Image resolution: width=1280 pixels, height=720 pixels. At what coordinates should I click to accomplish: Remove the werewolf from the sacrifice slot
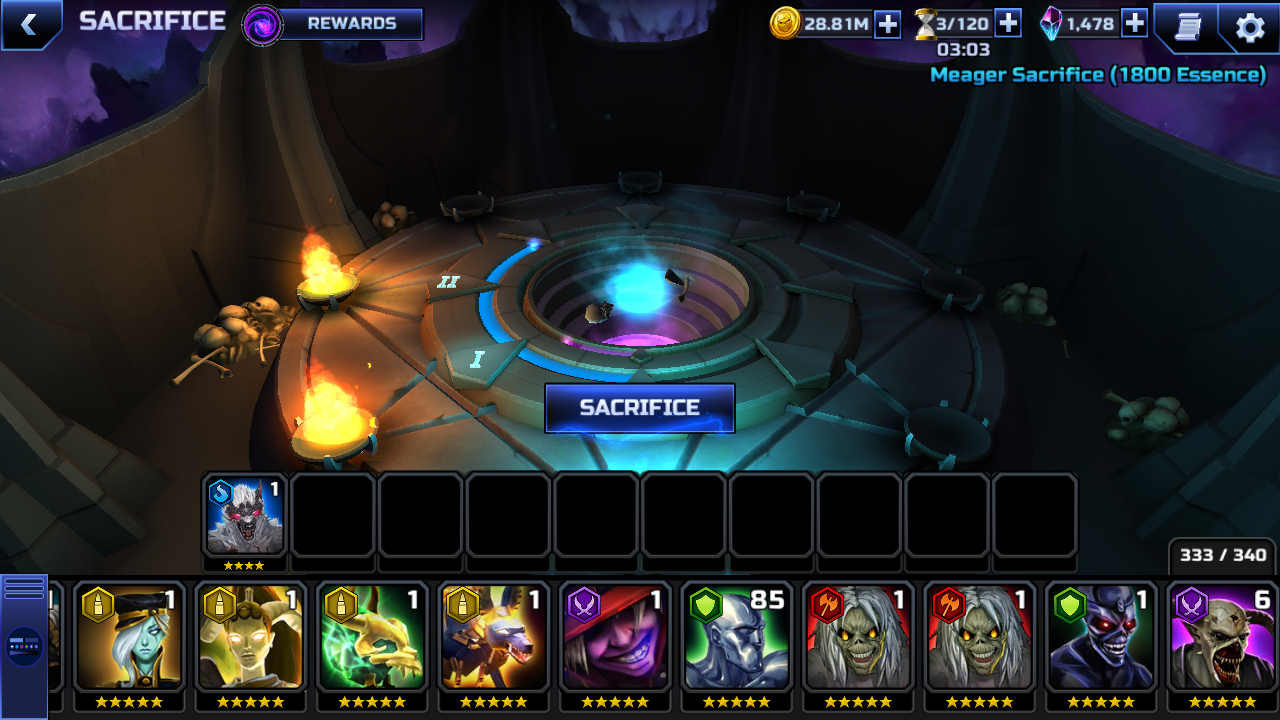click(244, 516)
